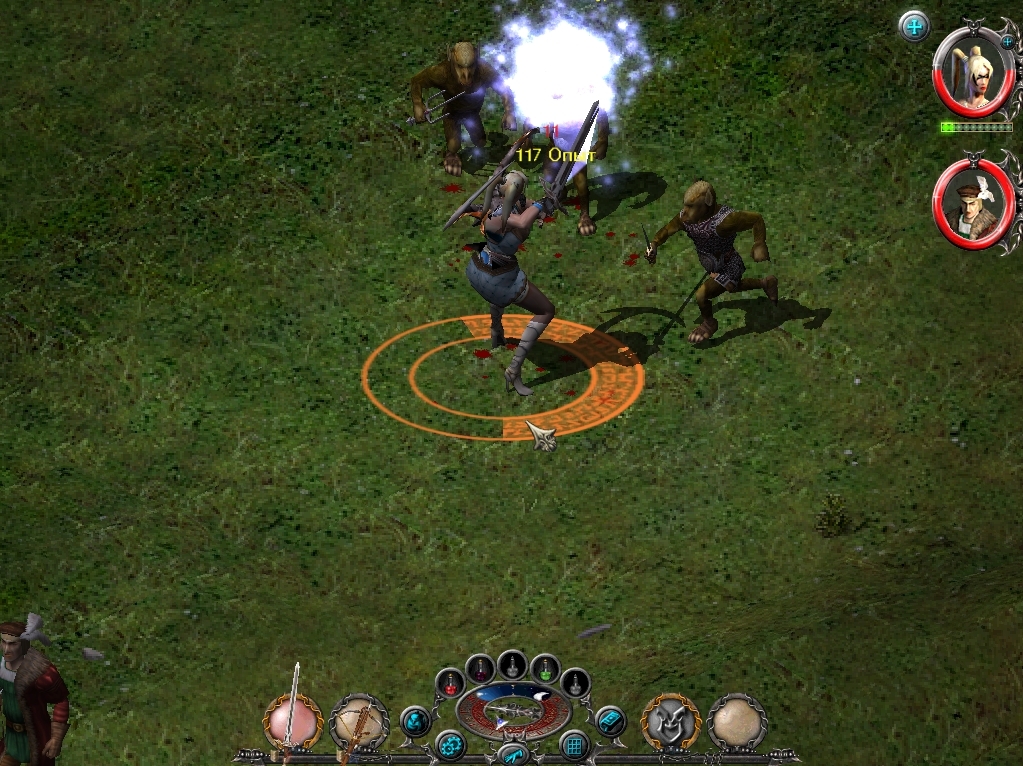
Task: Open the blue character figure menu
Action: point(415,721)
